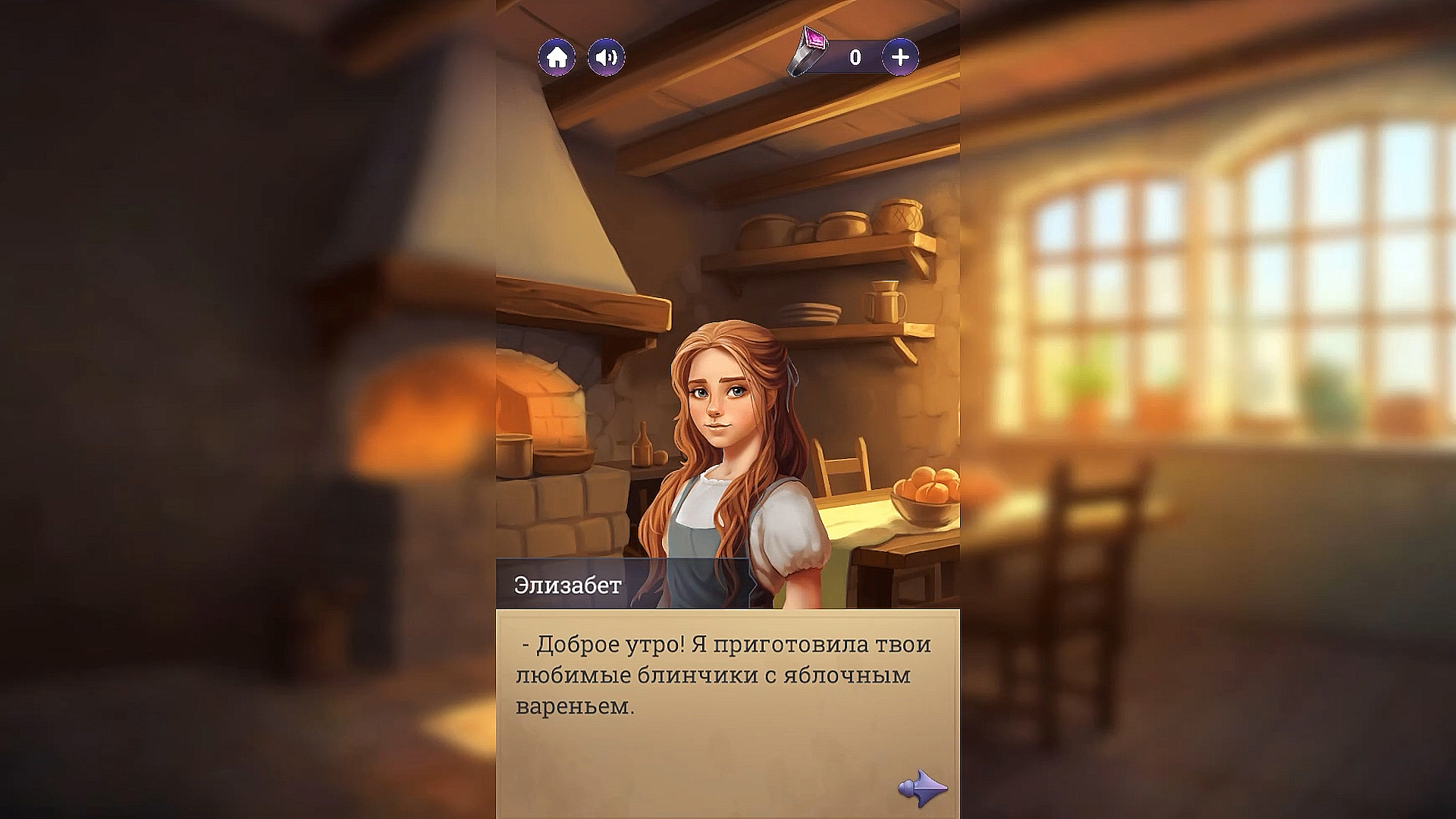Click the arrow icon to advance dialogue
The image size is (1456, 819).
tap(924, 789)
